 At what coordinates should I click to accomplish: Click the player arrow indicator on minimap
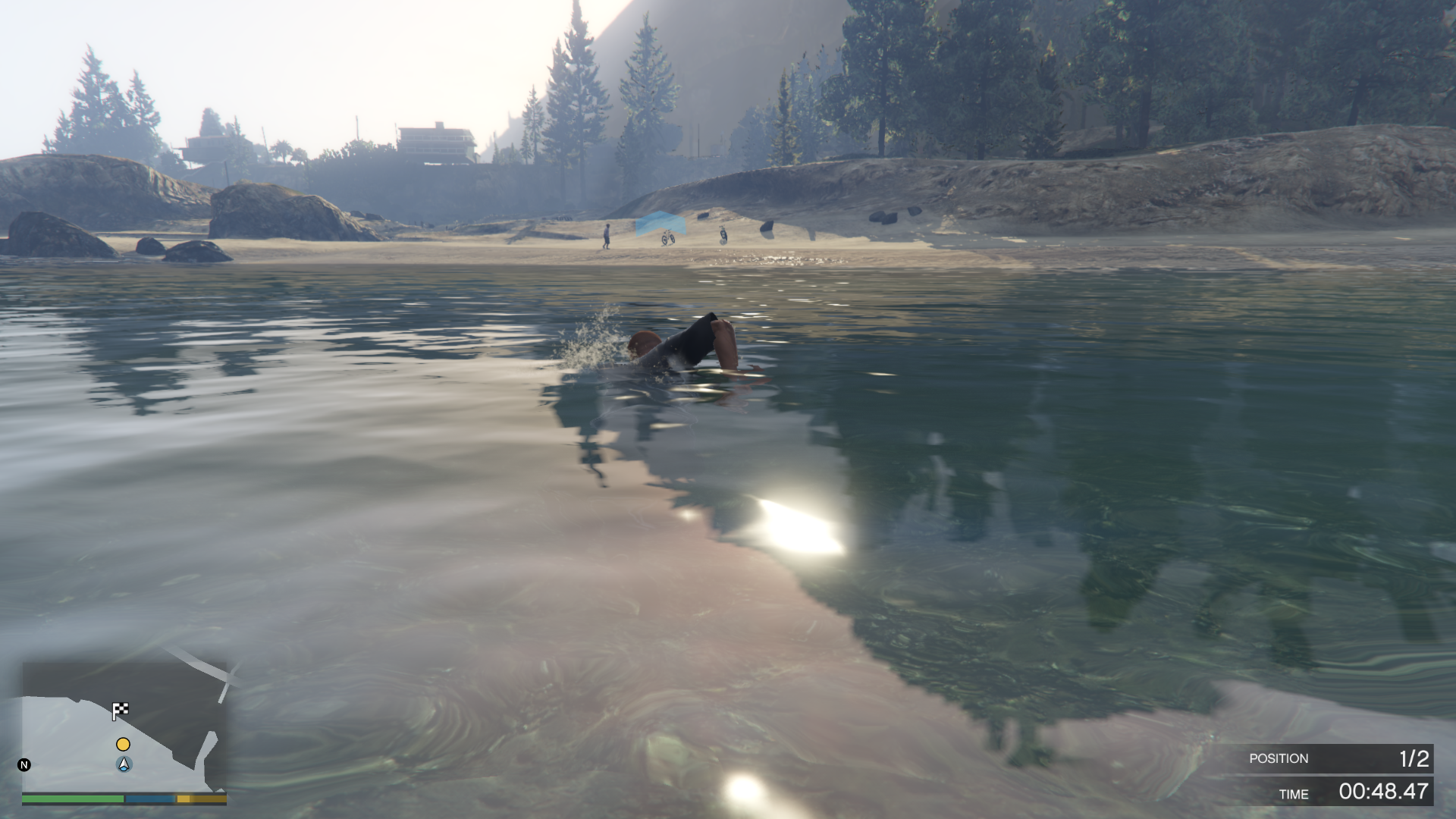123,764
